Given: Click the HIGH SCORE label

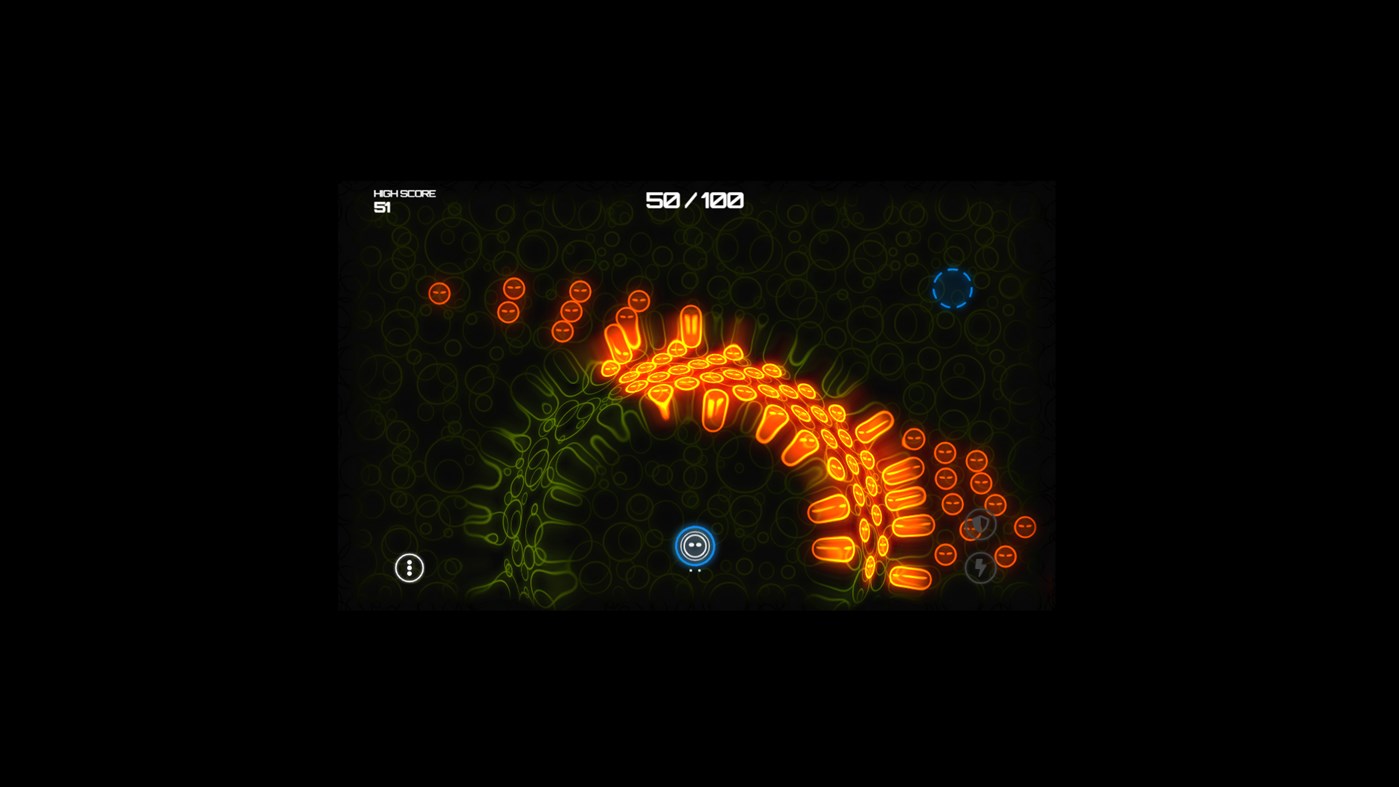Looking at the screenshot, I should pos(404,192).
